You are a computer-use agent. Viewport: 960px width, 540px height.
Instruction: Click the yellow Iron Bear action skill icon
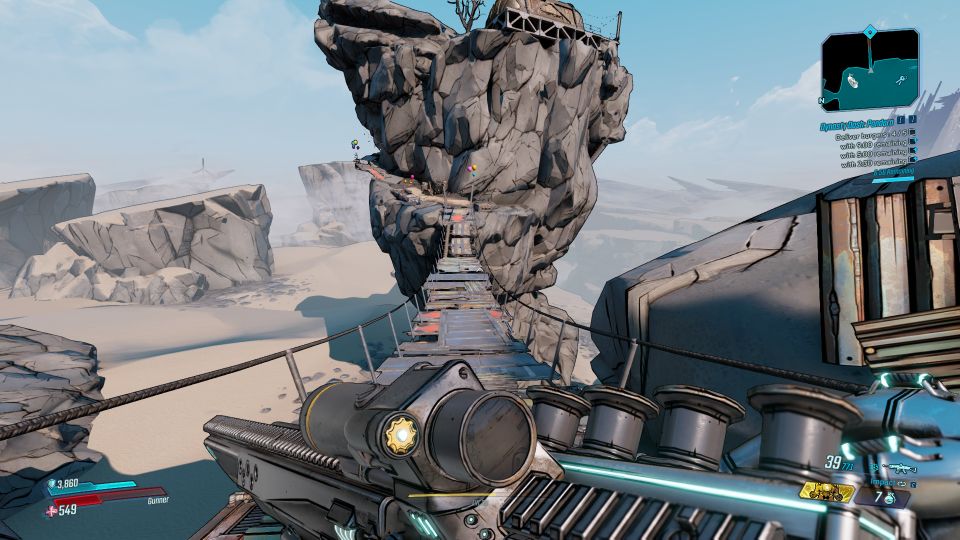tap(826, 492)
